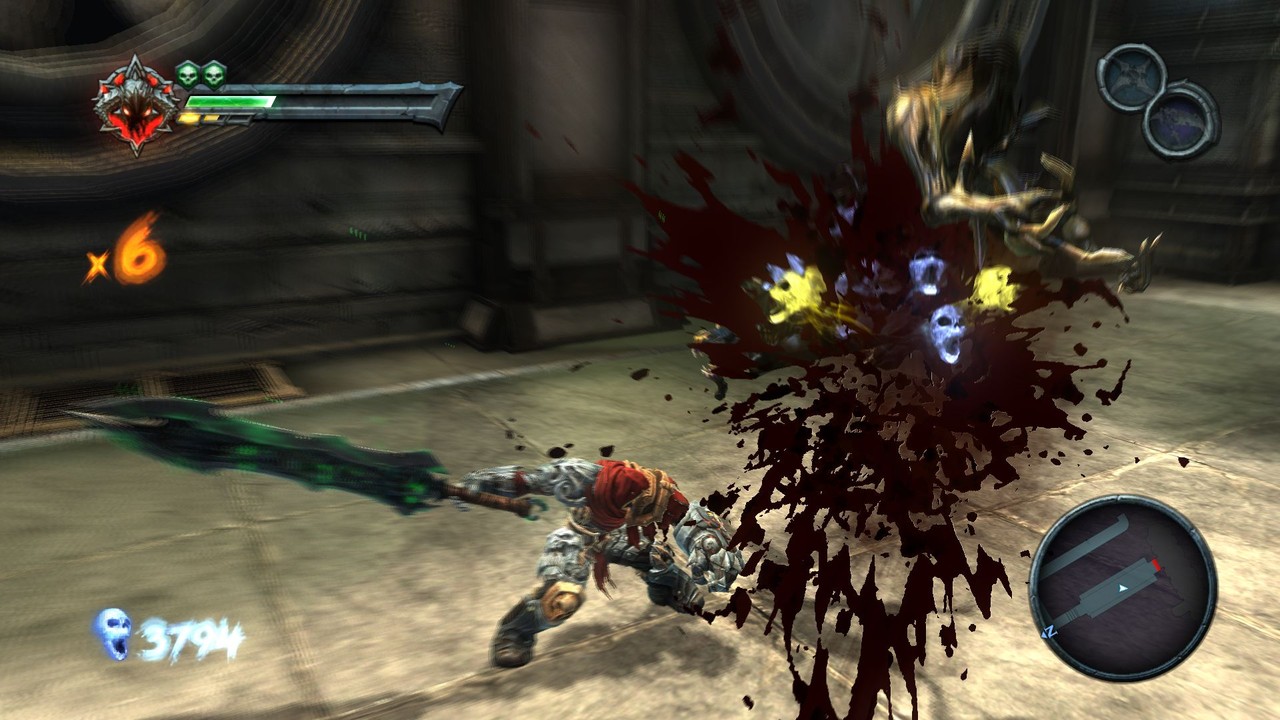The width and height of the screenshot is (1280, 720).
Task: Click the red marker on the minimap
Action: tap(1156, 567)
